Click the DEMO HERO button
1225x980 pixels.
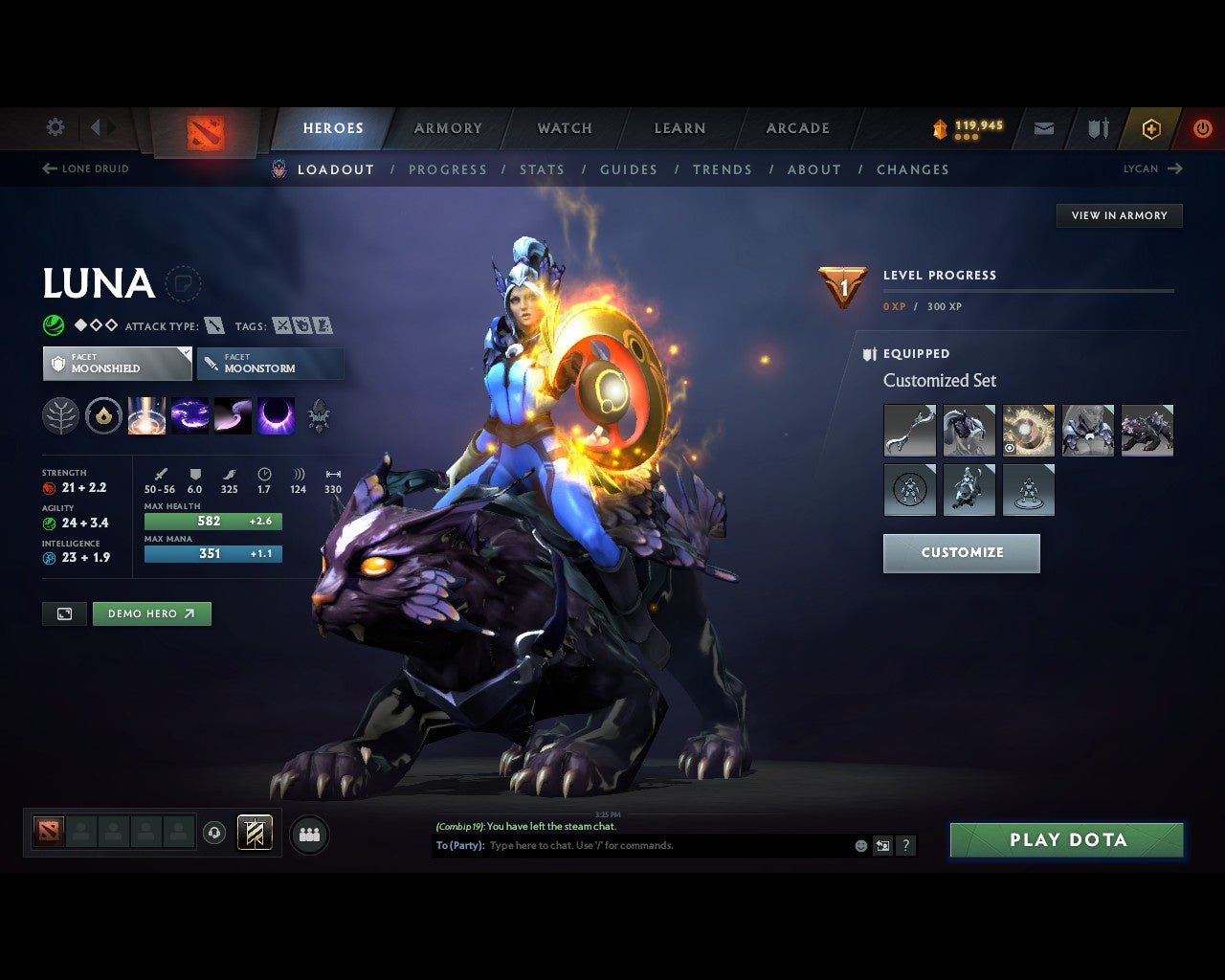[151, 613]
